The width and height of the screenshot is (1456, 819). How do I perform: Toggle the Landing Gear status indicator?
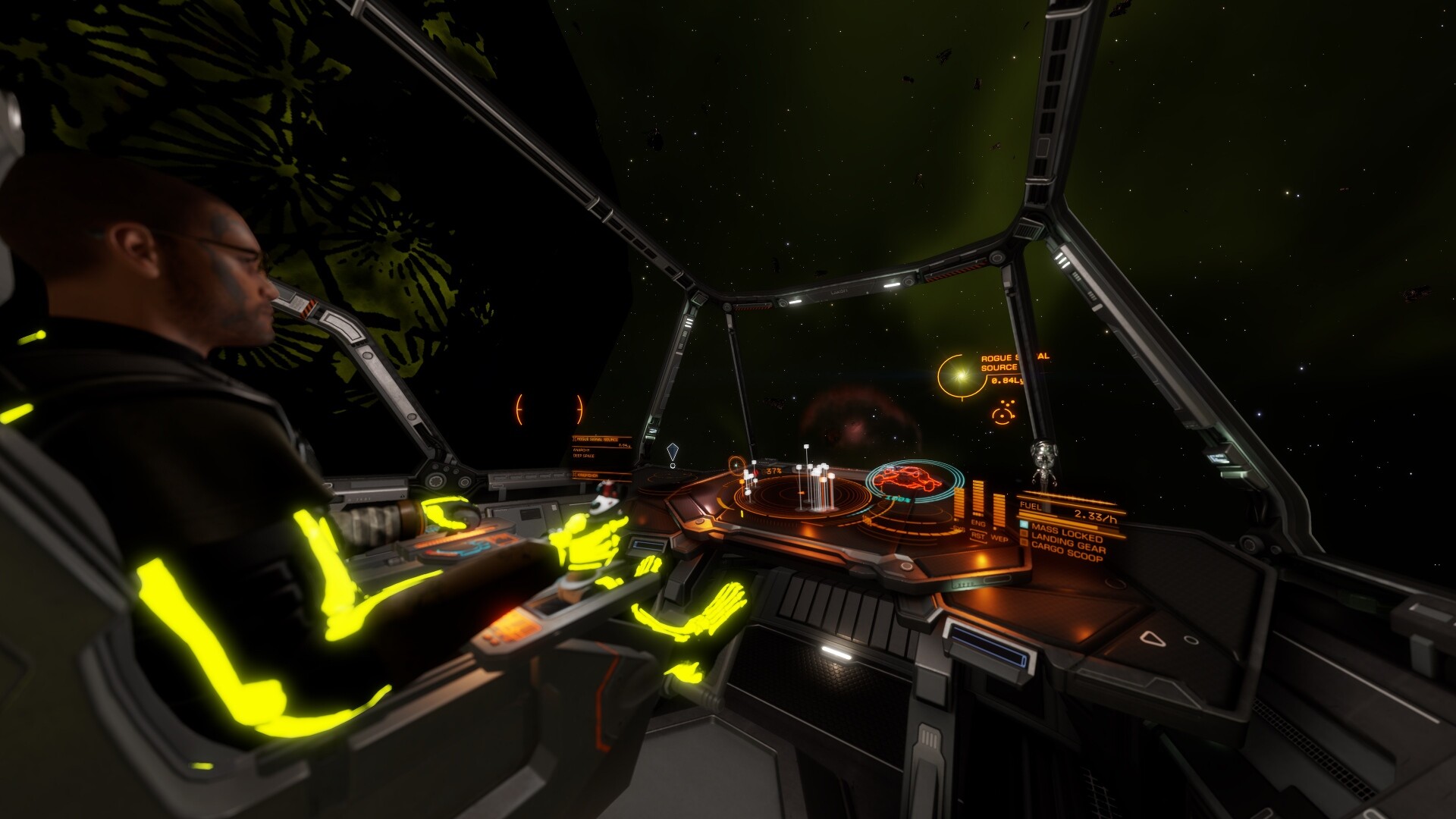coord(1025,533)
